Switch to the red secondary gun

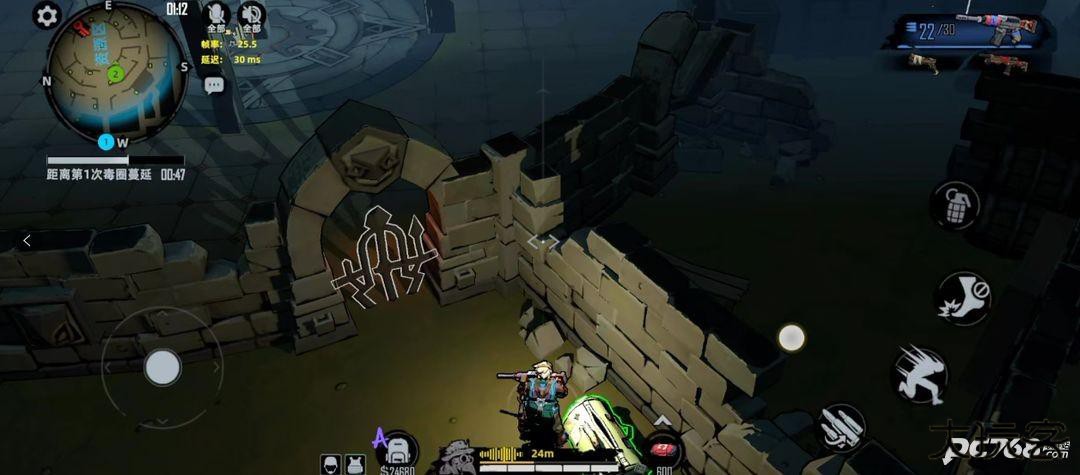pos(1004,64)
